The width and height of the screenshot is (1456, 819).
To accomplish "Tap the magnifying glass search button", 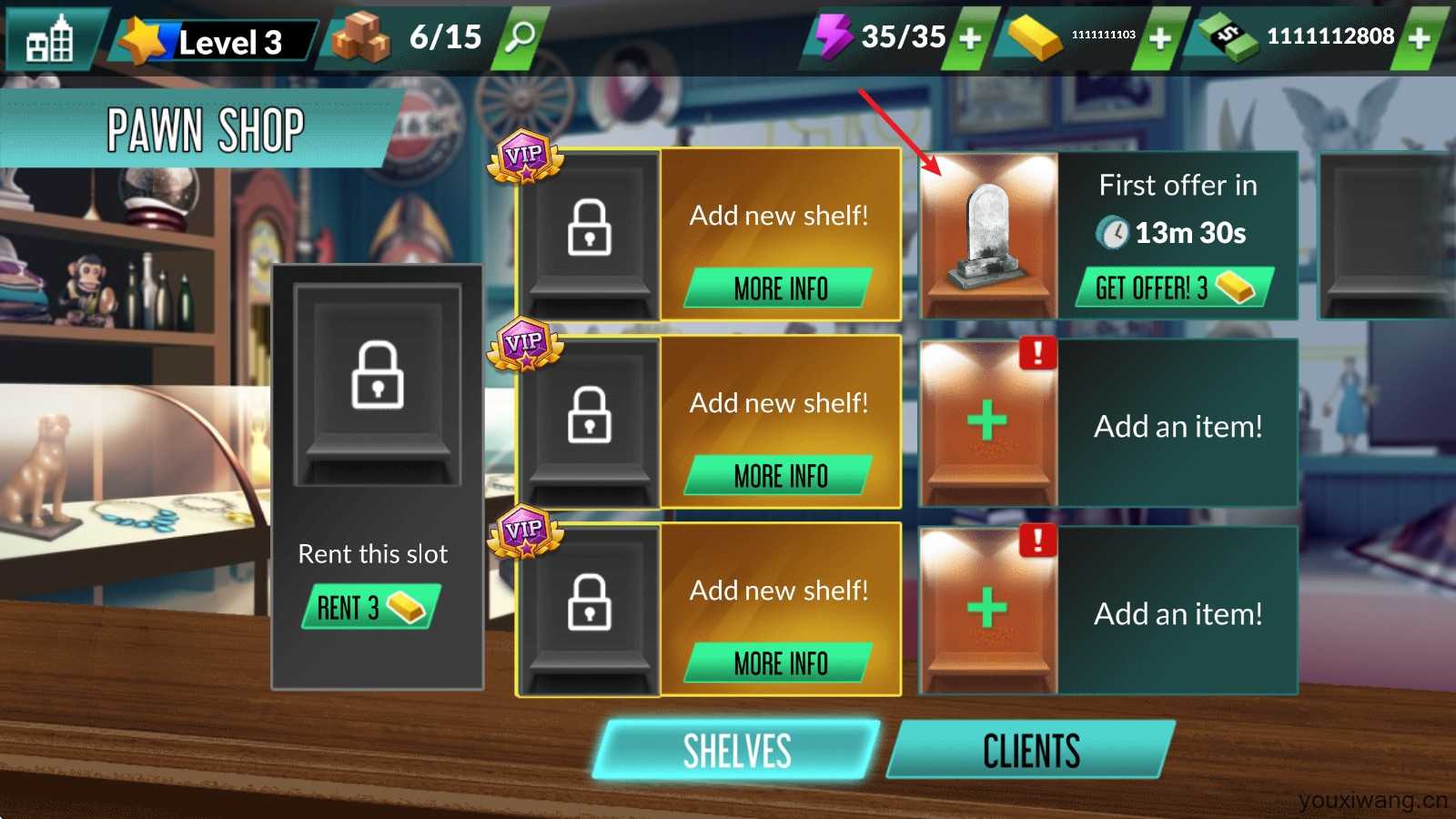I will tap(521, 38).
